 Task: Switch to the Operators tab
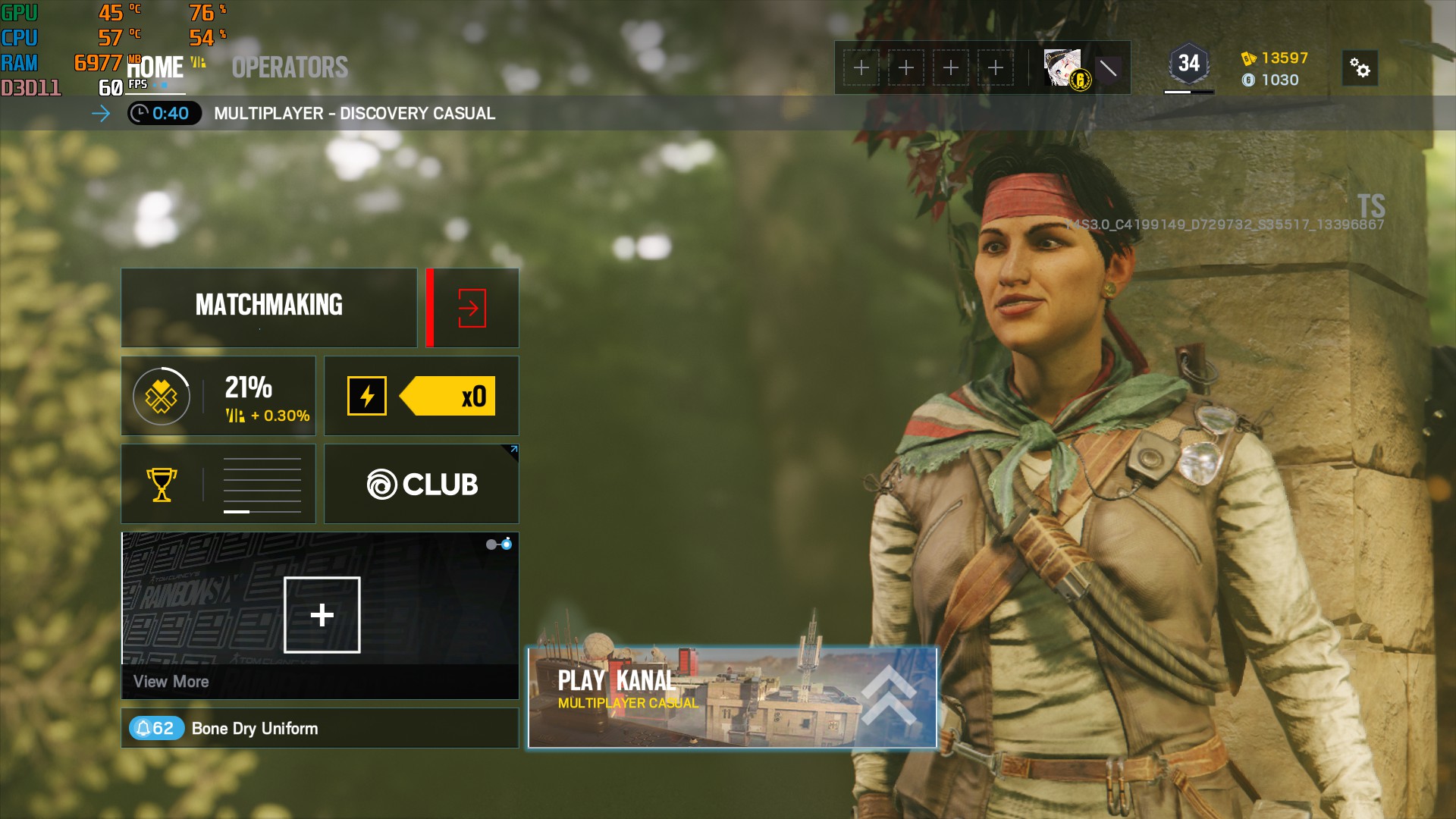click(290, 67)
